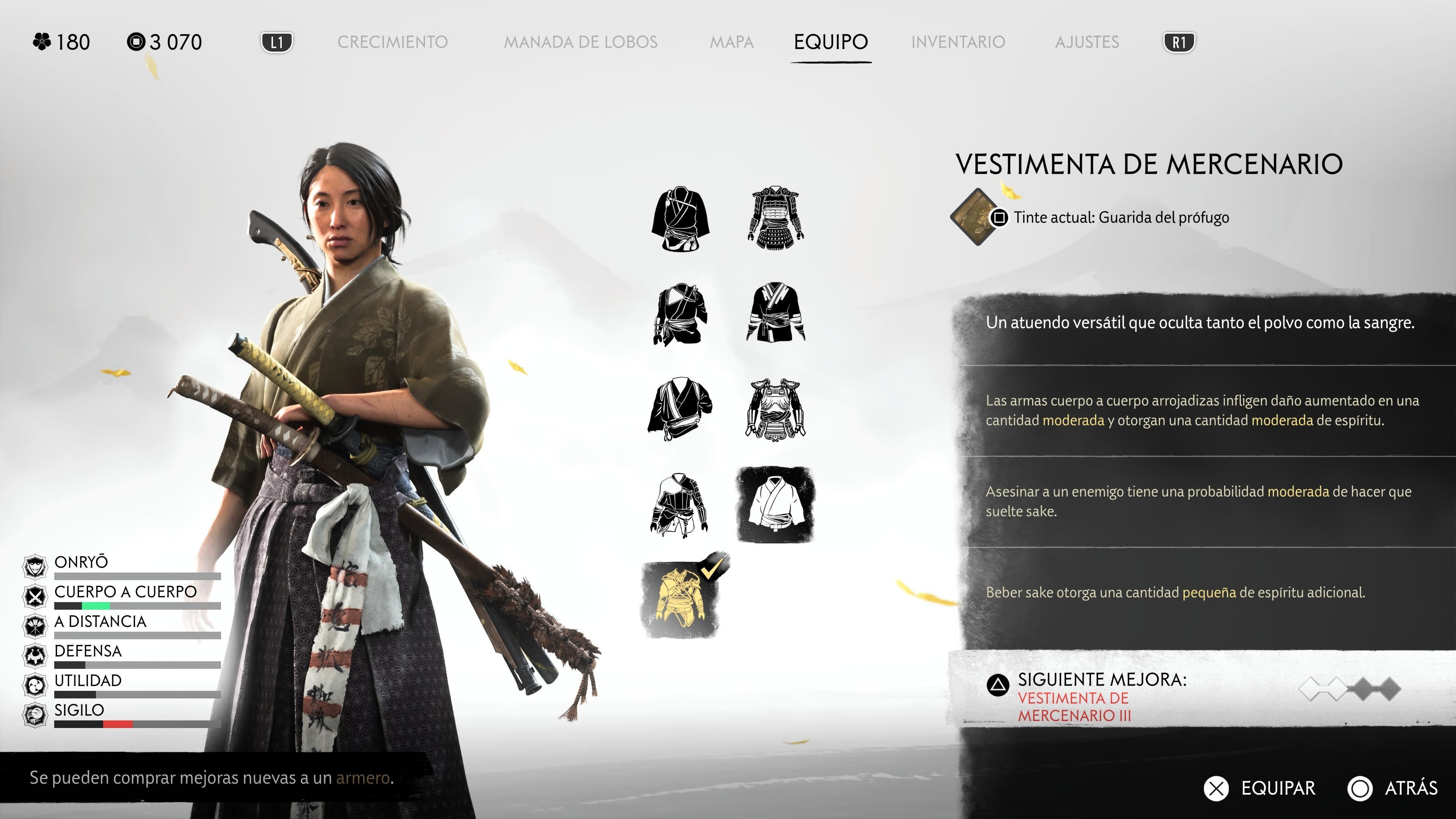Click the L1 shoulder button indicator
1456x819 pixels.
[278, 41]
